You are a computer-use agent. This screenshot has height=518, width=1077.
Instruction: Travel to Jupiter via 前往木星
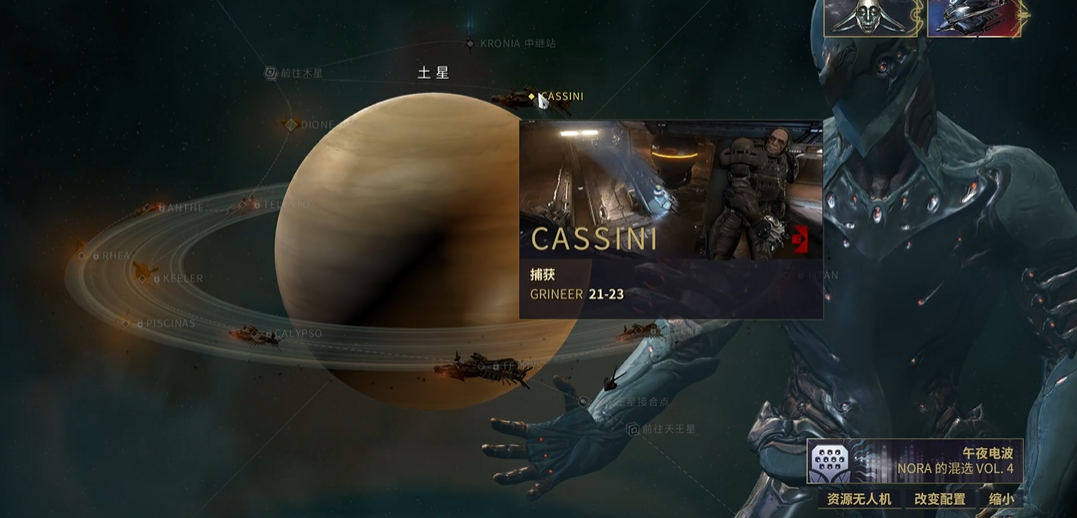[271, 73]
